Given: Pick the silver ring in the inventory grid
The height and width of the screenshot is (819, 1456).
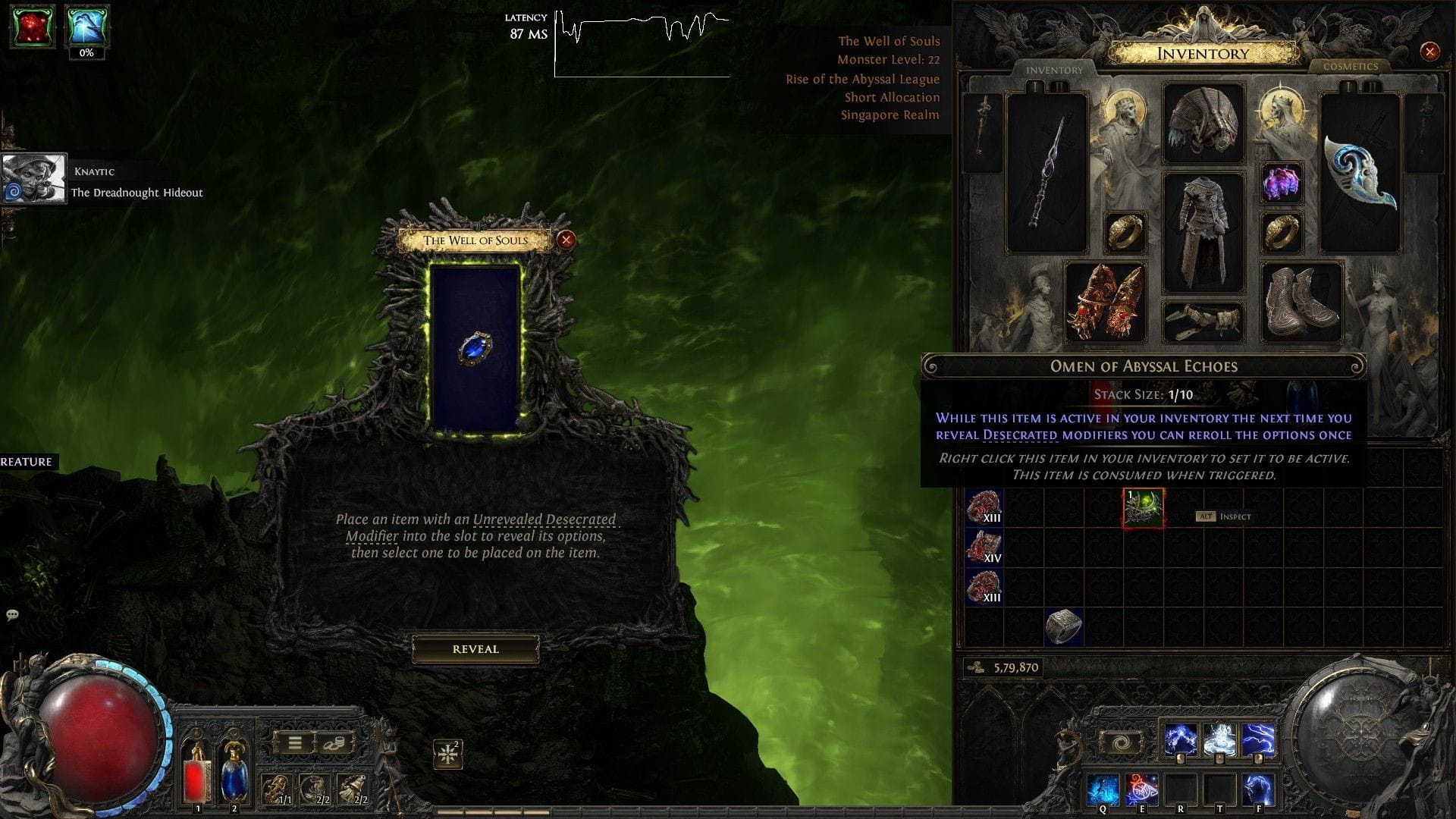Looking at the screenshot, I should pos(1063,626).
